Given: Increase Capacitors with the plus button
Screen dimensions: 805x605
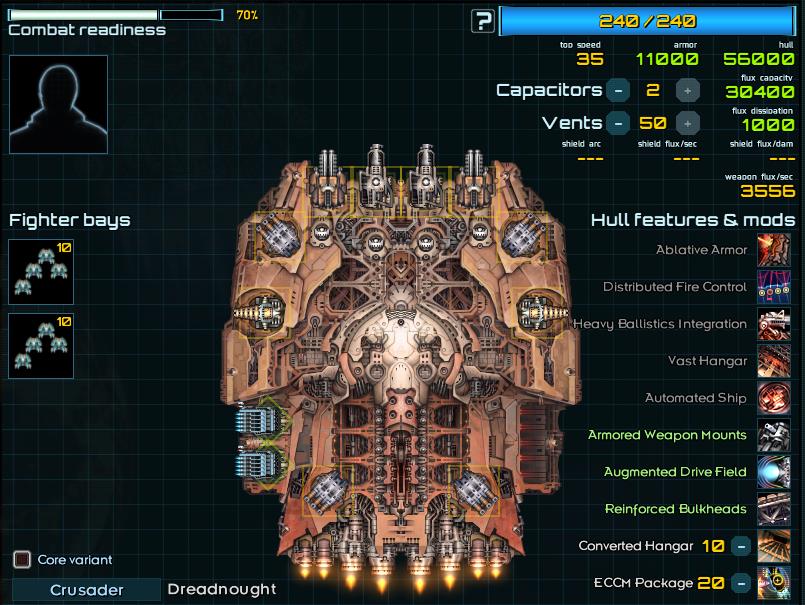Looking at the screenshot, I should [687, 90].
